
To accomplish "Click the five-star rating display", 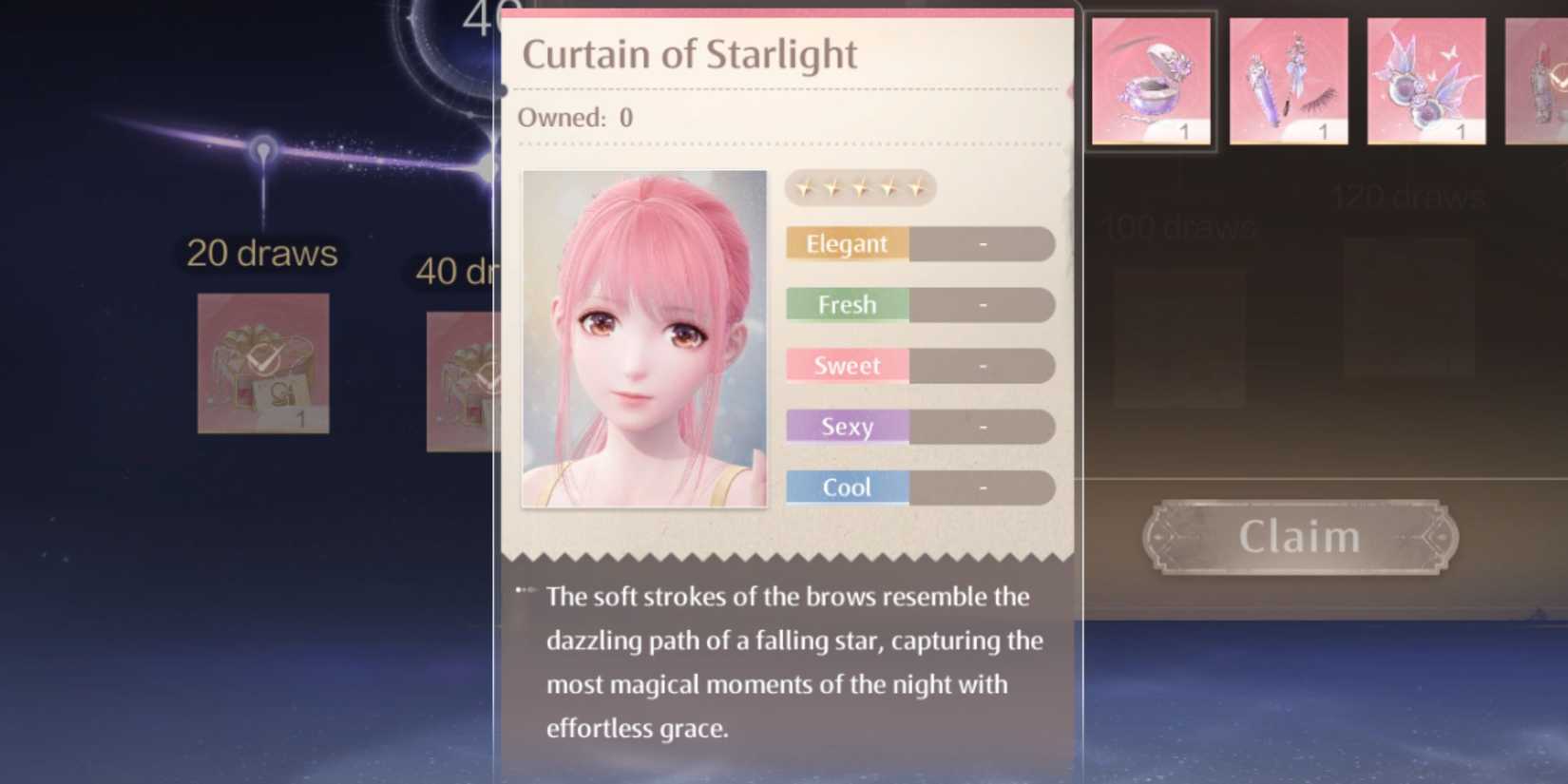I will coord(860,187).
